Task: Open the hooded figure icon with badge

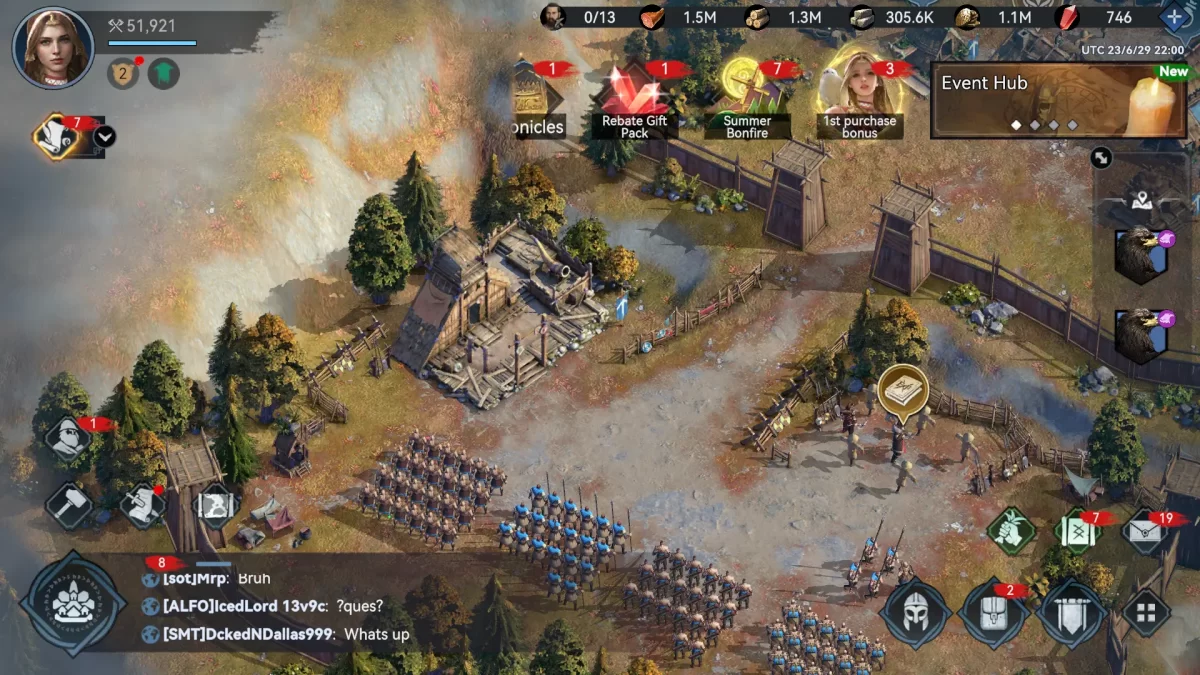Action: tap(69, 438)
